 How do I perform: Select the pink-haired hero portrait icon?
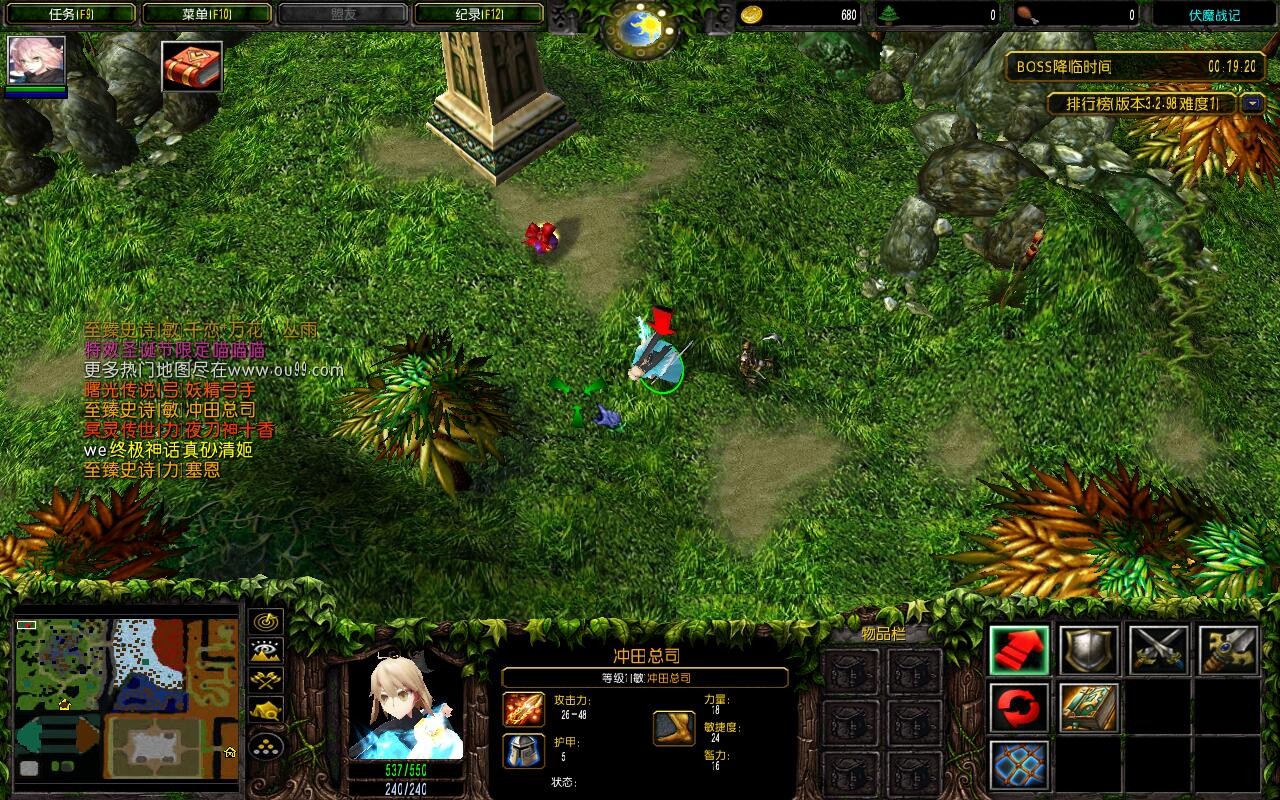(37, 62)
